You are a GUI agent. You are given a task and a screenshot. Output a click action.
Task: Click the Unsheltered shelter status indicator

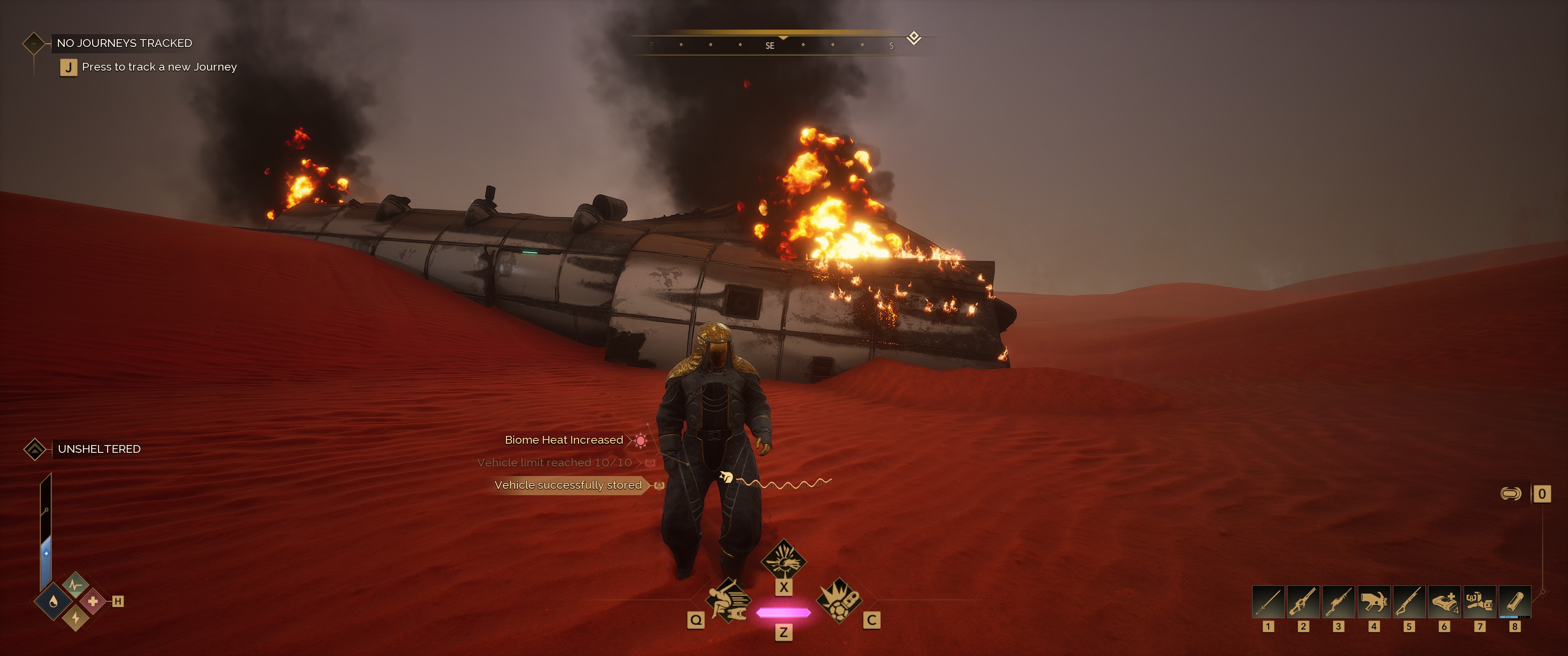98,449
